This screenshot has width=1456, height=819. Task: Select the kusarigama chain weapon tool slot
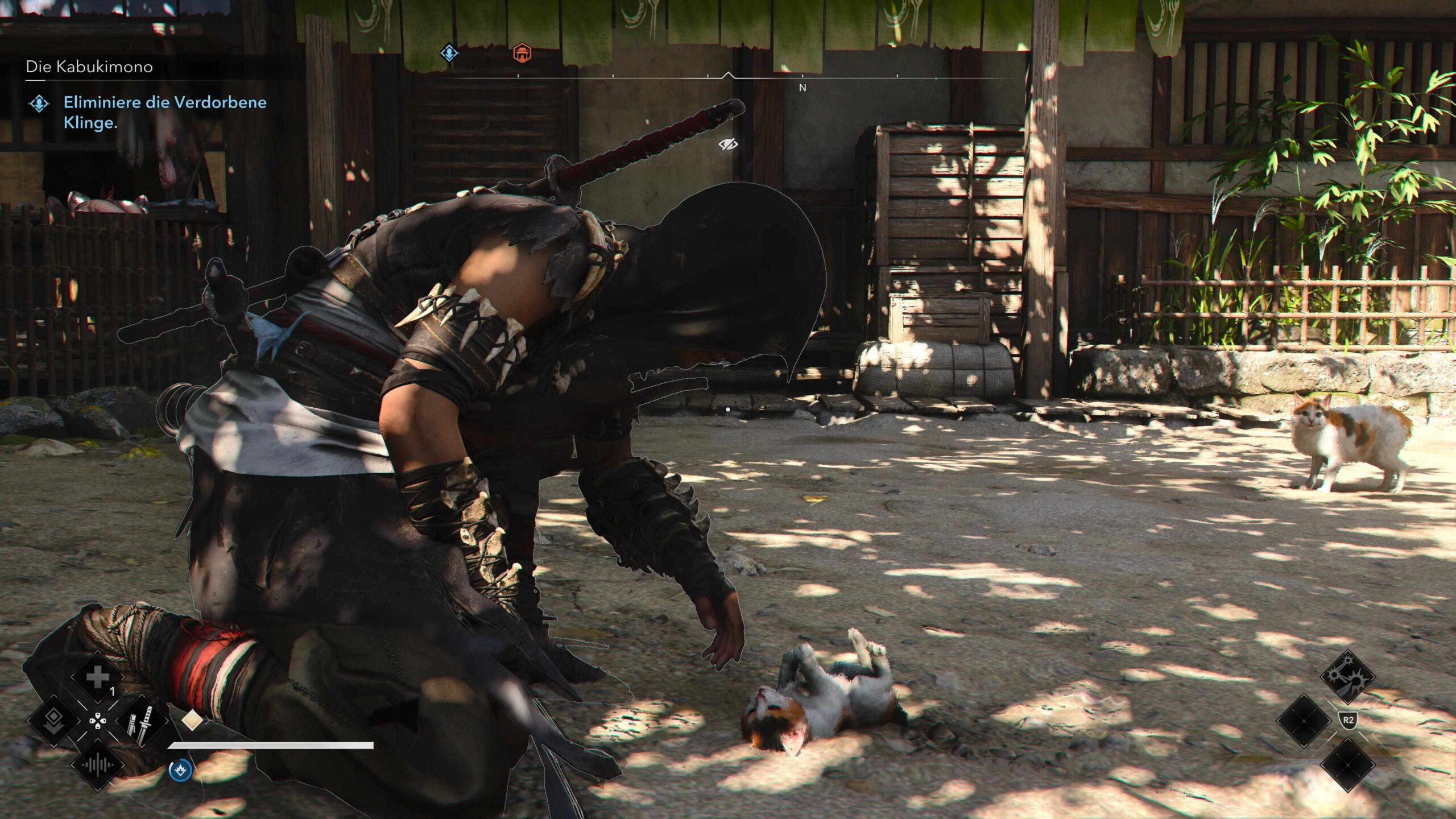point(1347,677)
